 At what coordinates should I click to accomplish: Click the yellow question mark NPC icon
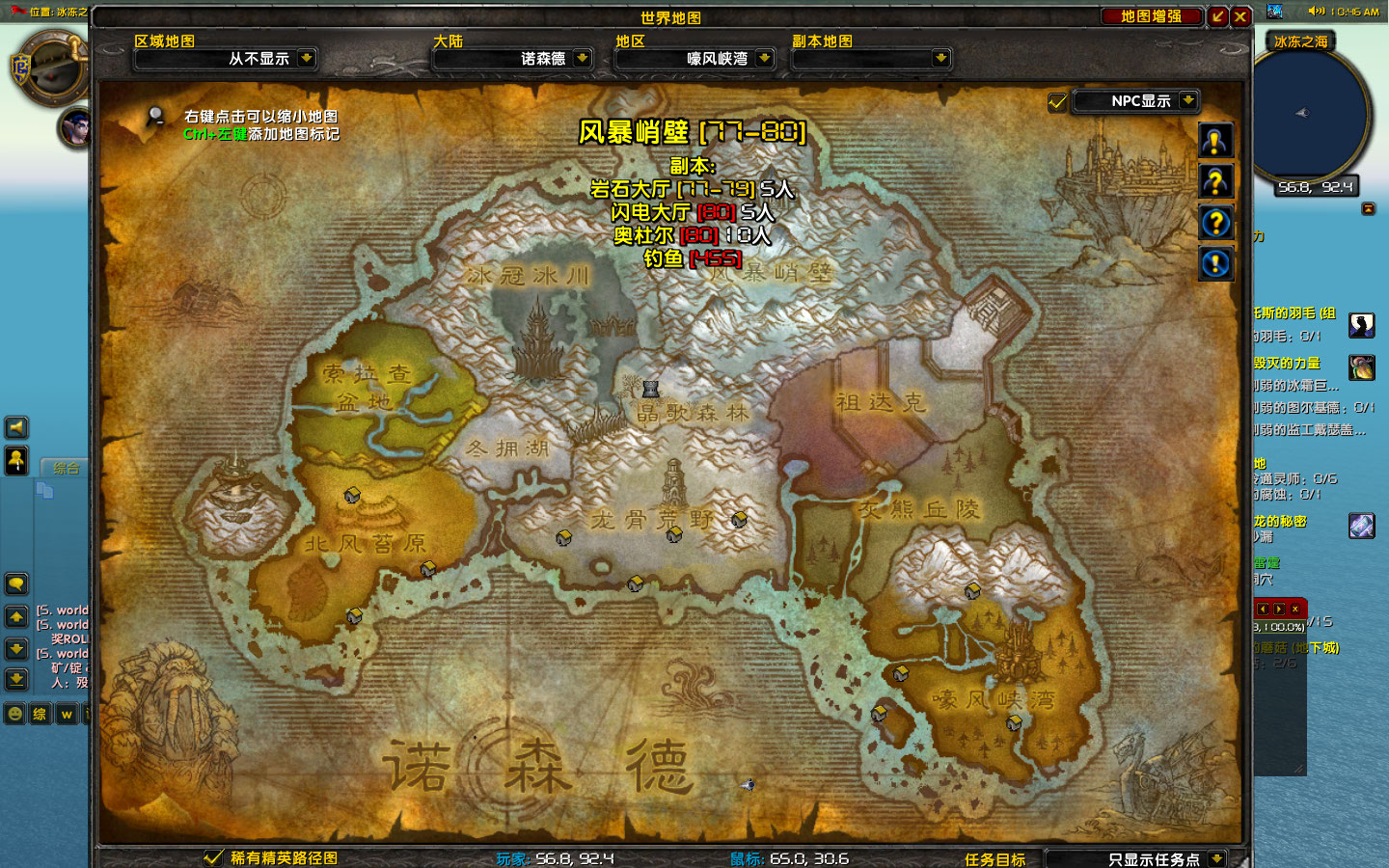coord(1215,181)
